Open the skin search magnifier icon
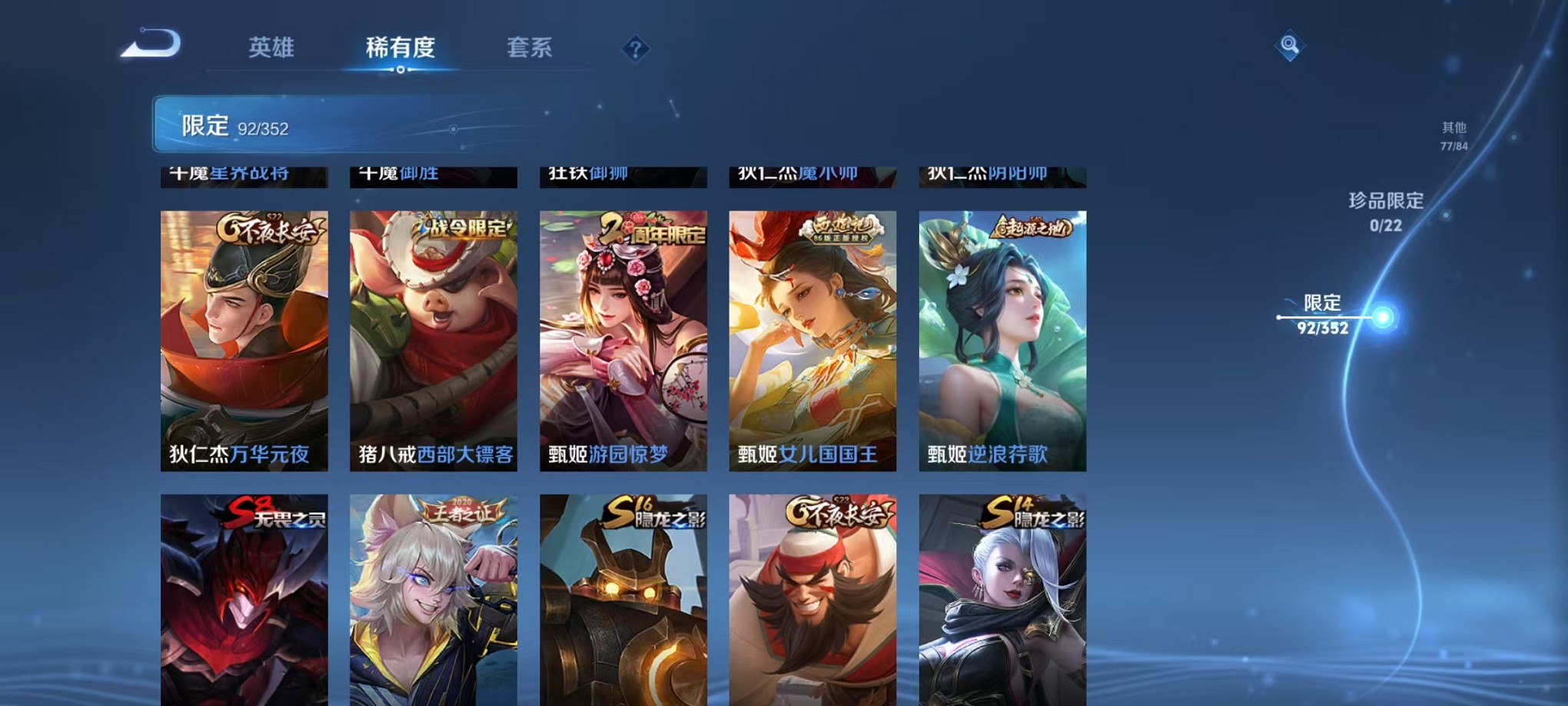This screenshot has width=1568, height=706. [1288, 45]
